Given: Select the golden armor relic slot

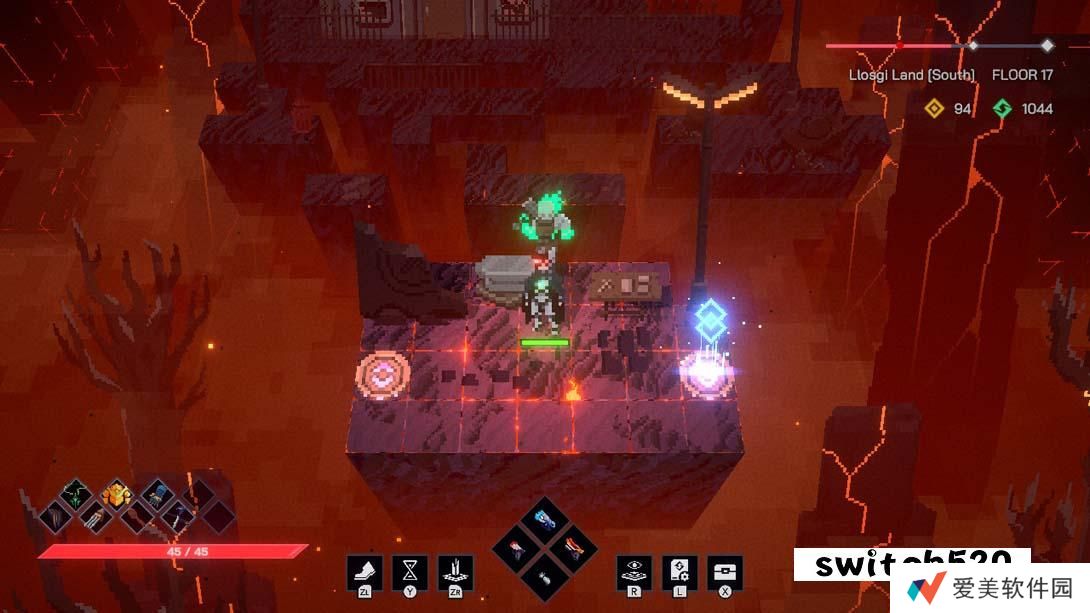Looking at the screenshot, I should (x=116, y=493).
